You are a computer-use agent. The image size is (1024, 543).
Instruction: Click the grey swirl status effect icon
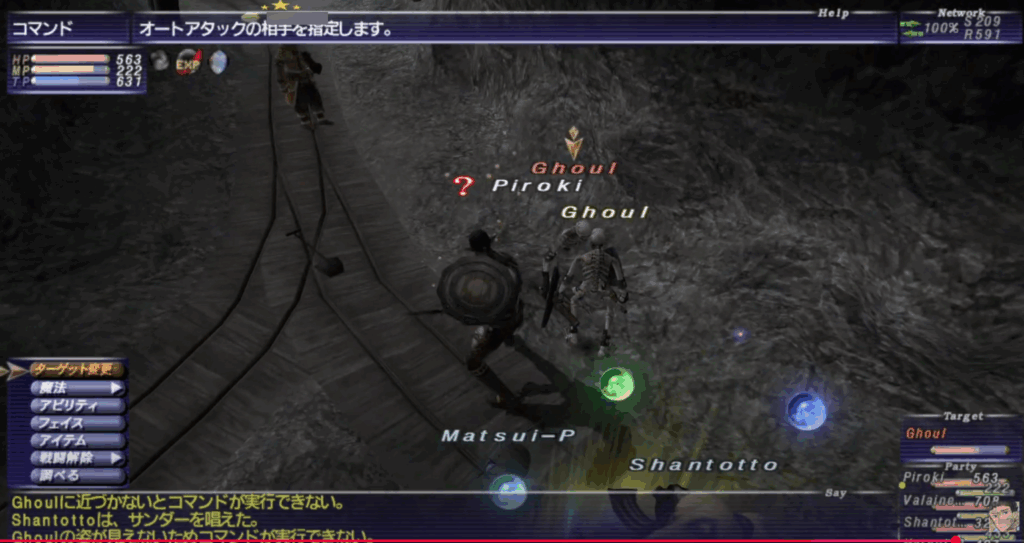160,62
